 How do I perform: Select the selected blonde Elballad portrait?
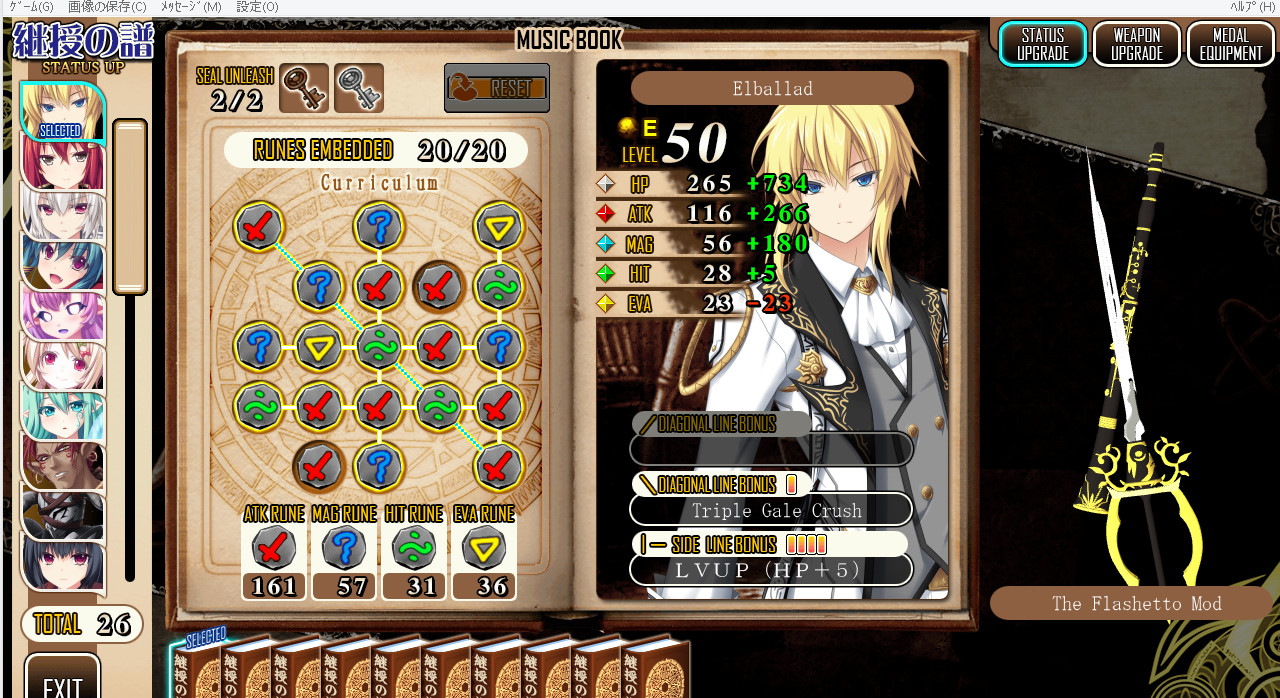coord(62,111)
